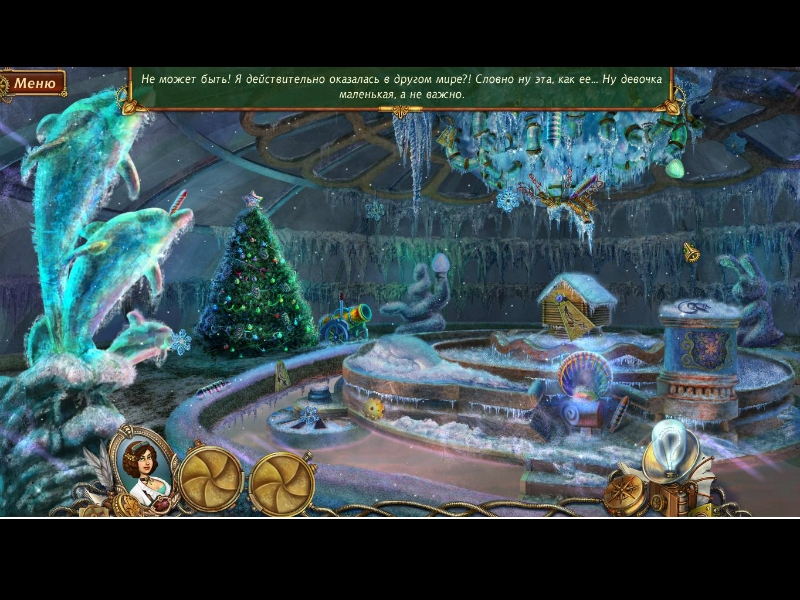Open the Меню button
The width and height of the screenshot is (800, 600).
tap(34, 83)
